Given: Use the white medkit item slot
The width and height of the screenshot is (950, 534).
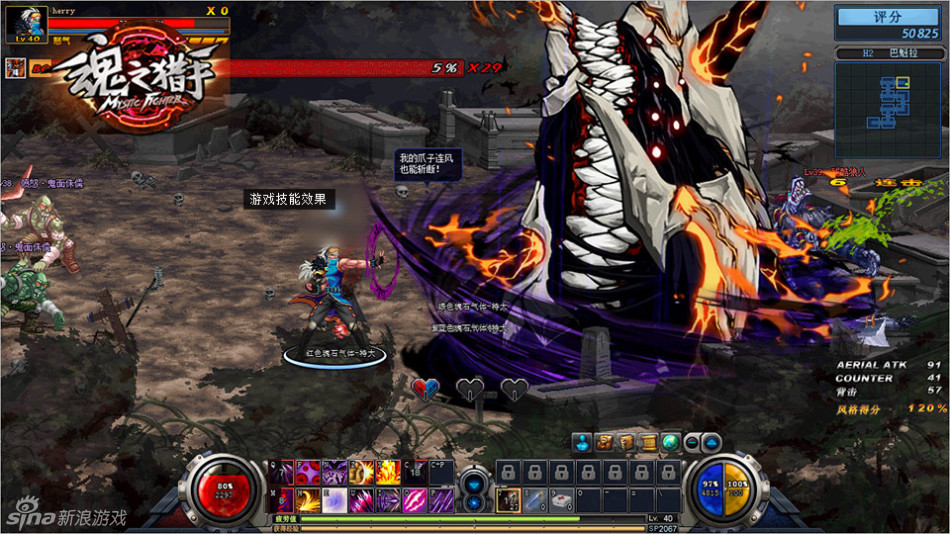Looking at the screenshot, I should (562, 499).
